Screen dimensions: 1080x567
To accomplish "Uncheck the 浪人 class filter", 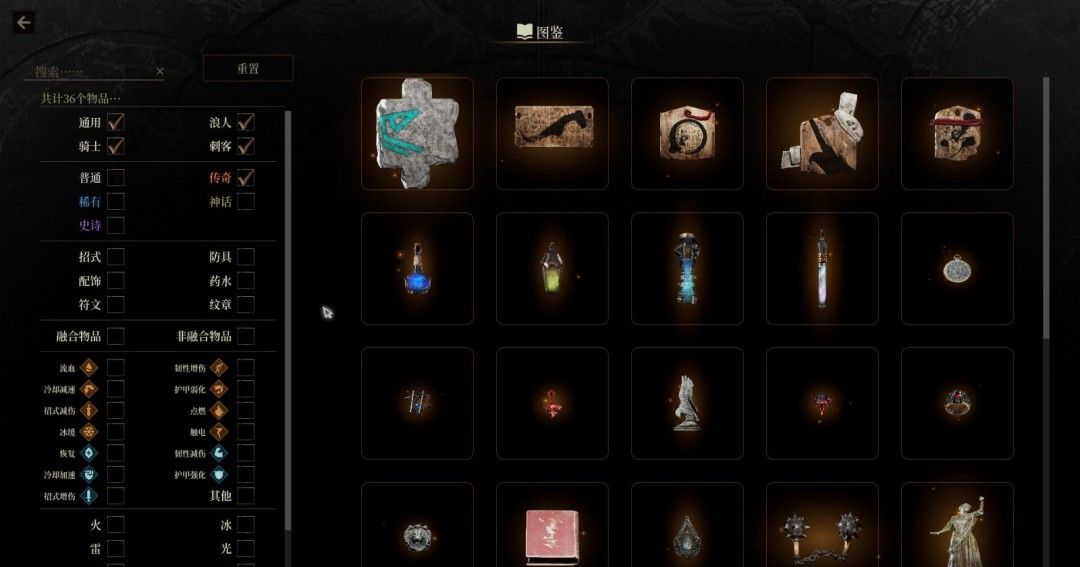I will (245, 123).
